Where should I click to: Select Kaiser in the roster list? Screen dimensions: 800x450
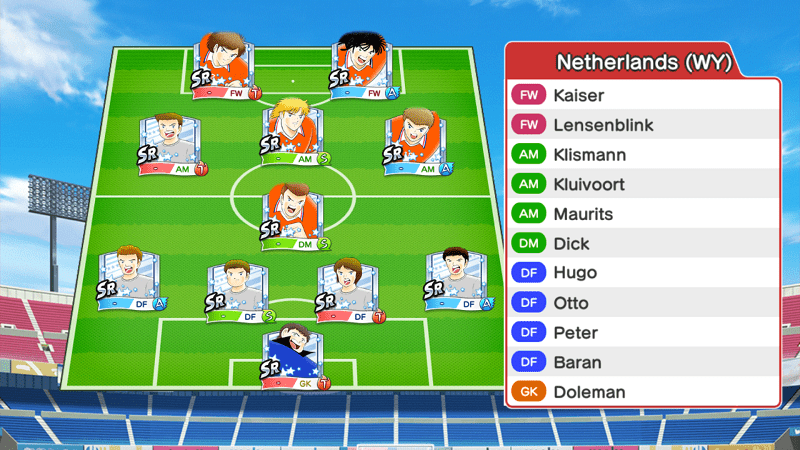(642, 96)
